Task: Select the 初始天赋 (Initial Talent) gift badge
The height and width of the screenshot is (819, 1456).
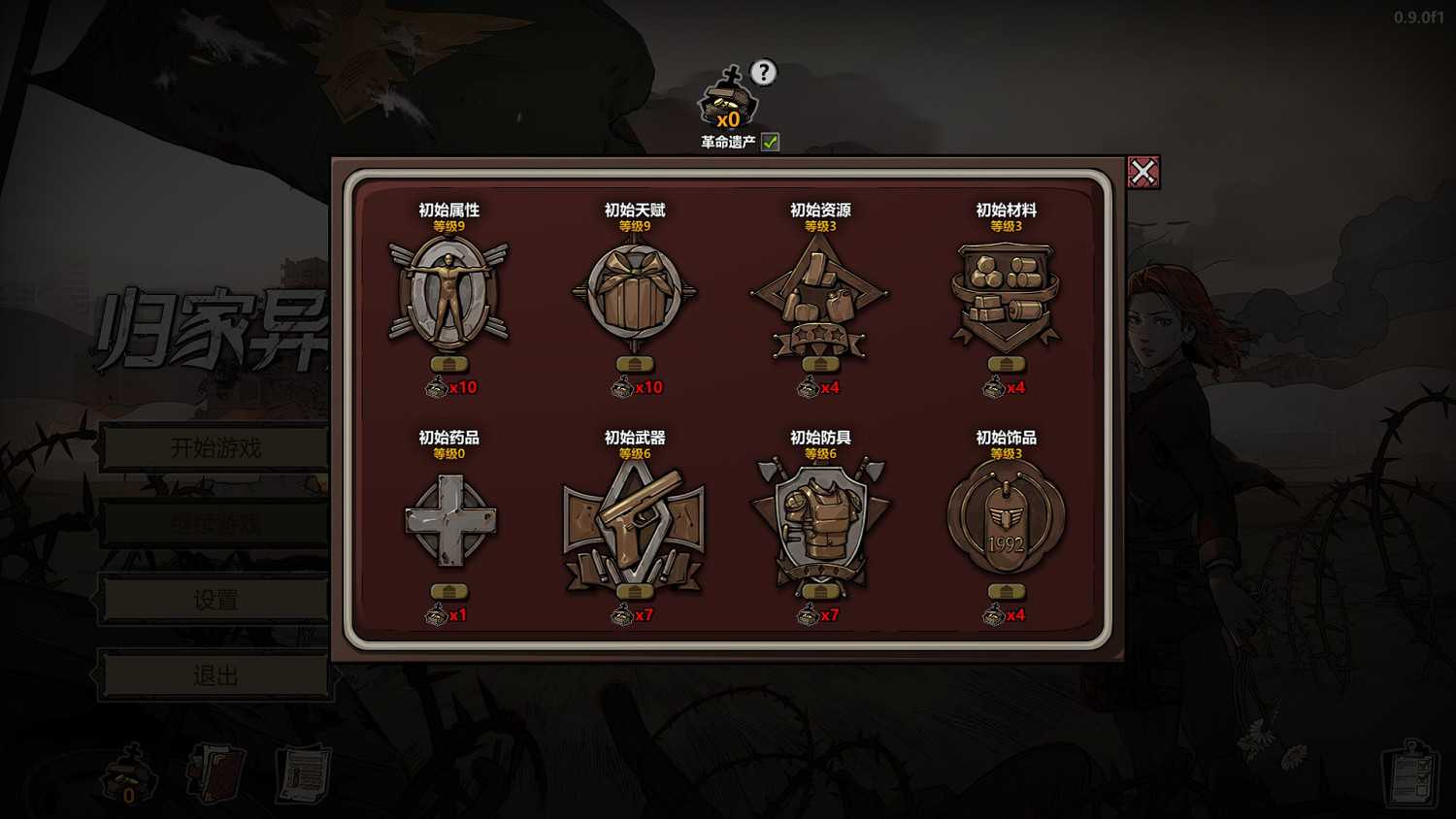Action: (x=636, y=291)
